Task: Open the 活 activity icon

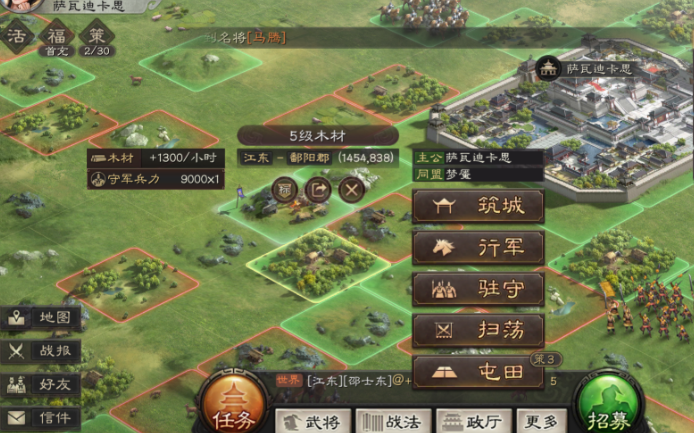Action: (x=17, y=35)
